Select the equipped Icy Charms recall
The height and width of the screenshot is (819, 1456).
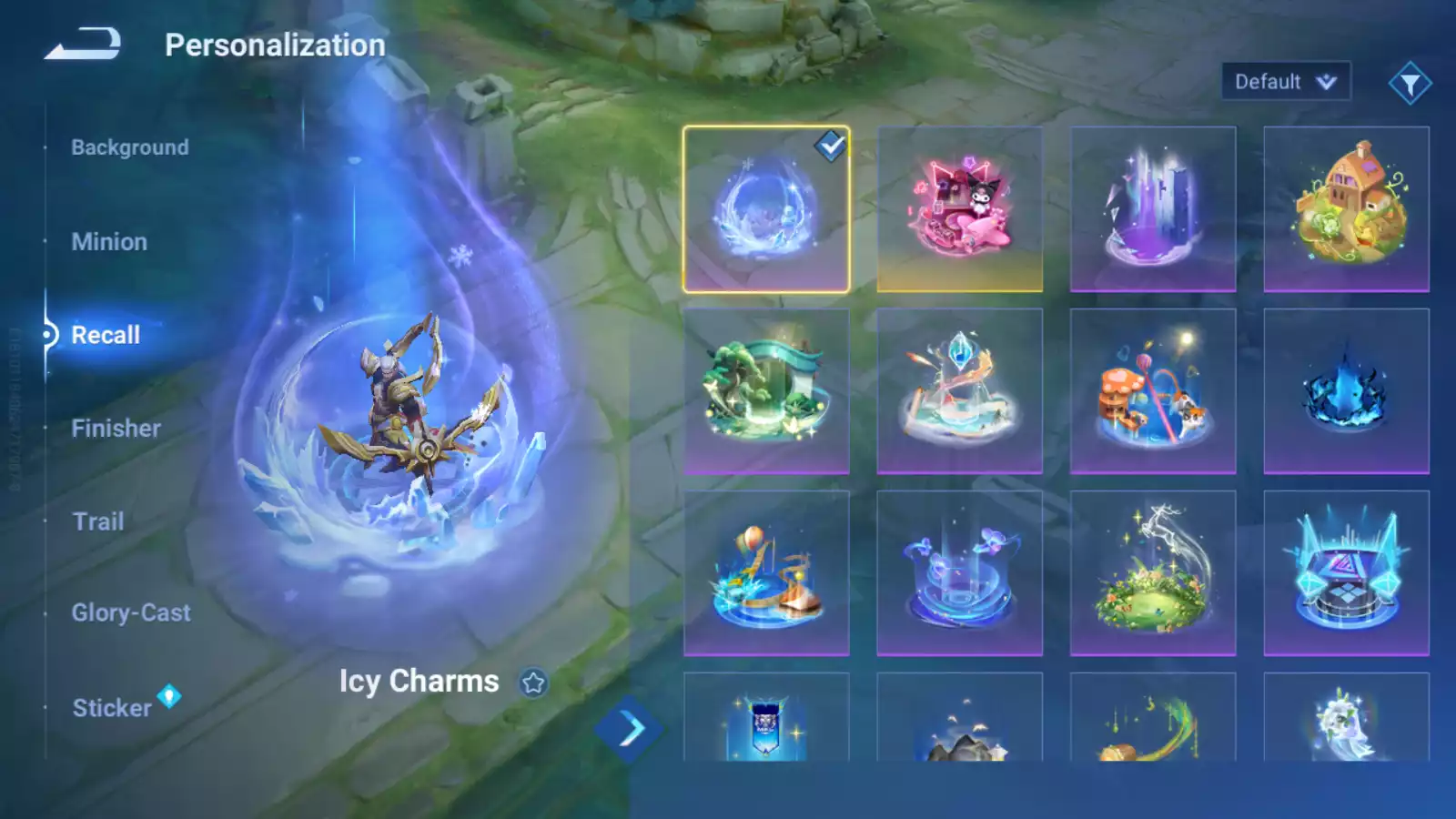tap(766, 209)
